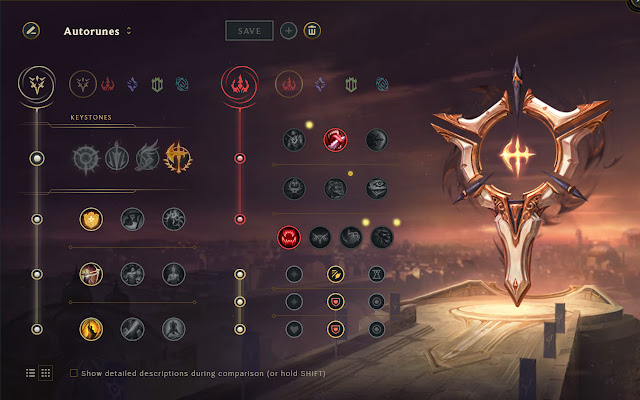Select the attack speed stat shard
Viewport: 640px width, 400px height.
(x=336, y=273)
